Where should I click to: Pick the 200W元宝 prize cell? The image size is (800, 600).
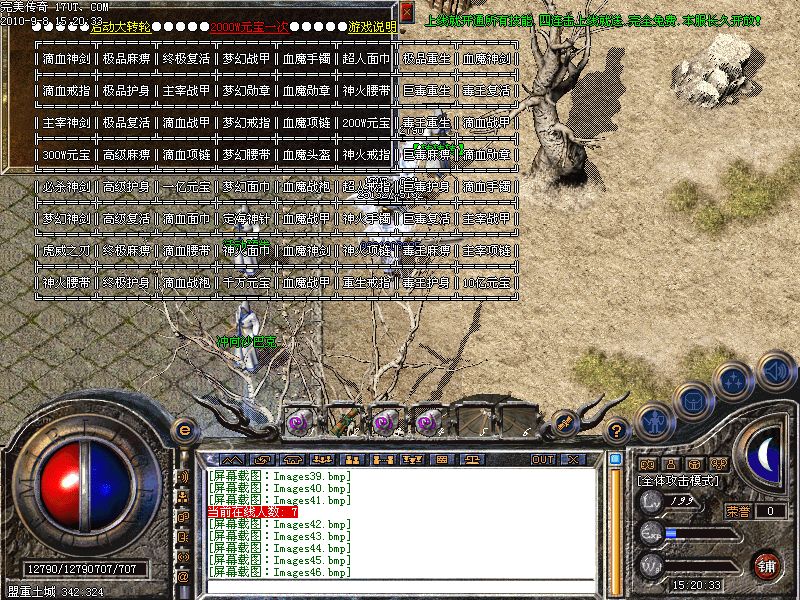(x=367, y=123)
